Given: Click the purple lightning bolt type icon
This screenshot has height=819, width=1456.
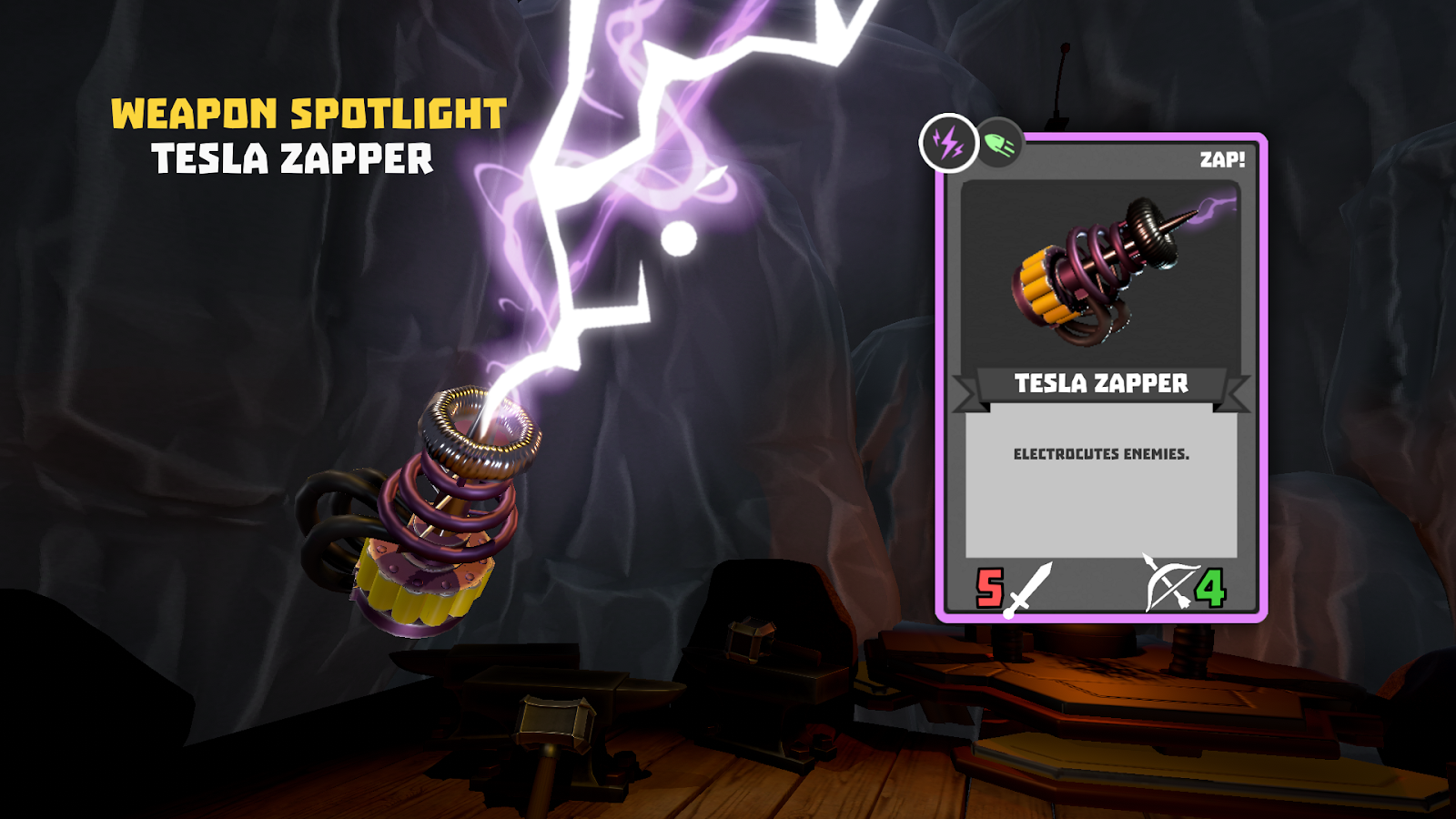Looking at the screenshot, I should pyautogui.click(x=948, y=143).
